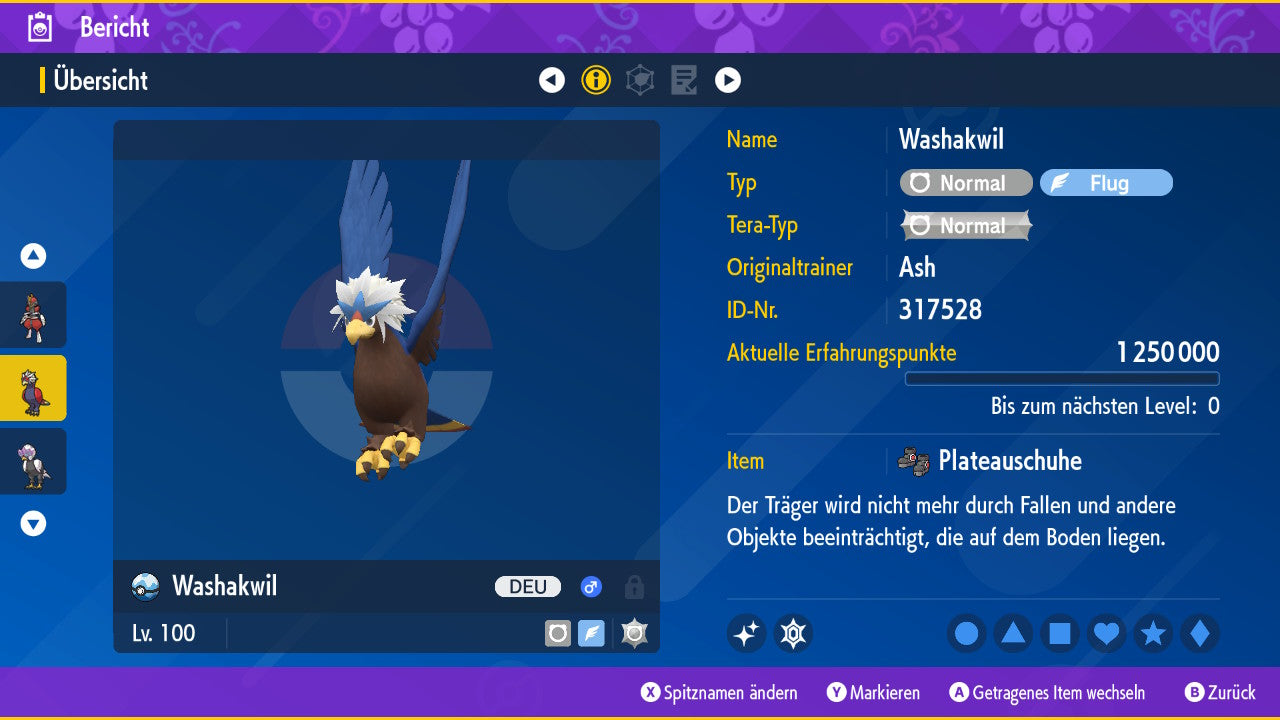Toggle the heart marking
The height and width of the screenshot is (720, 1280).
(1107, 633)
